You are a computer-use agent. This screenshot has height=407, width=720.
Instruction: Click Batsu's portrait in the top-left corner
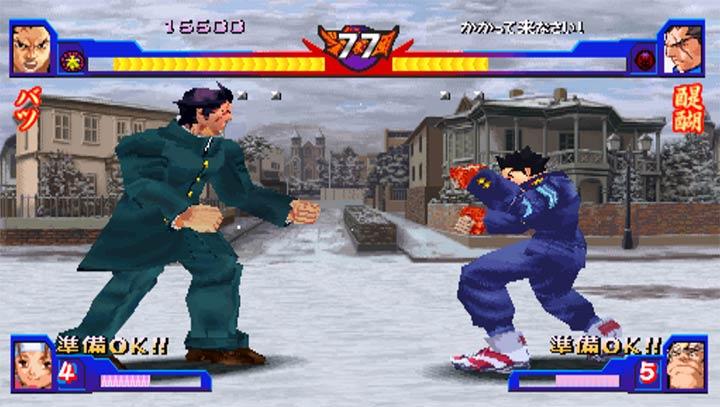(x=32, y=48)
